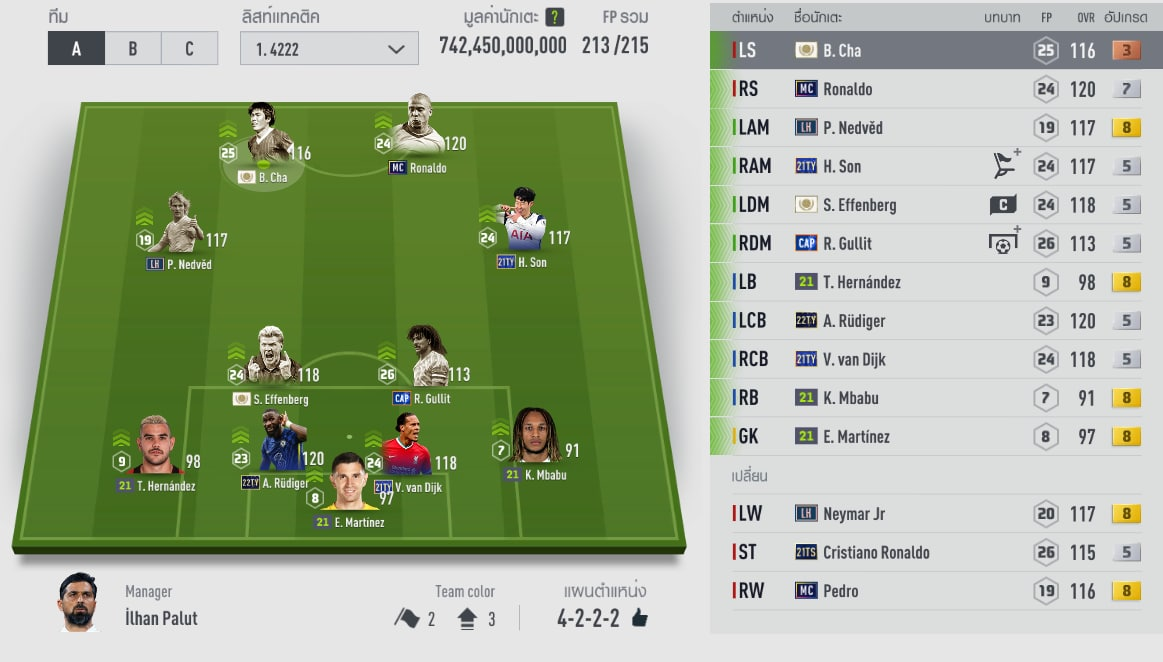Select Ronaldo's card on the pitch
This screenshot has height=662, width=1163.
[418, 130]
